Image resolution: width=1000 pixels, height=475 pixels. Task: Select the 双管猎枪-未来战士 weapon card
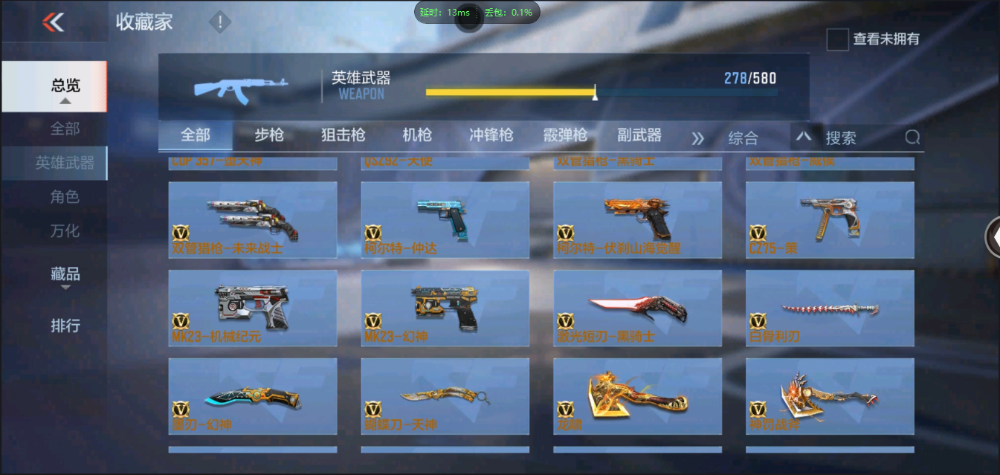click(253, 220)
